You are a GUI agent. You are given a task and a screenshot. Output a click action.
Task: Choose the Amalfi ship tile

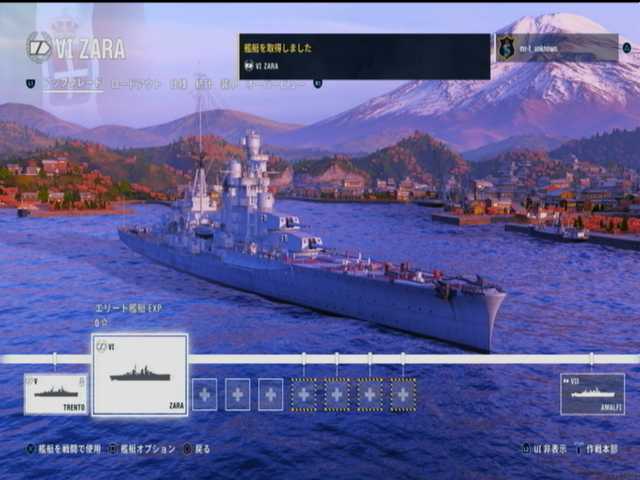[592, 393]
